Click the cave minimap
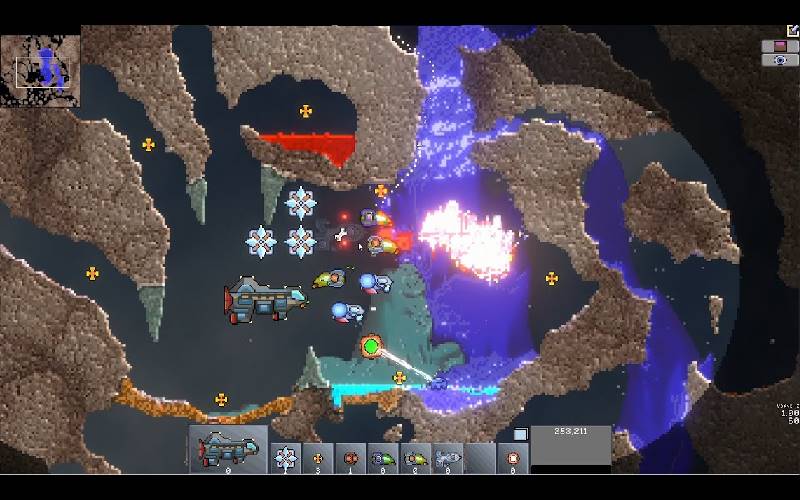The height and width of the screenshot is (500, 800). tap(40, 70)
